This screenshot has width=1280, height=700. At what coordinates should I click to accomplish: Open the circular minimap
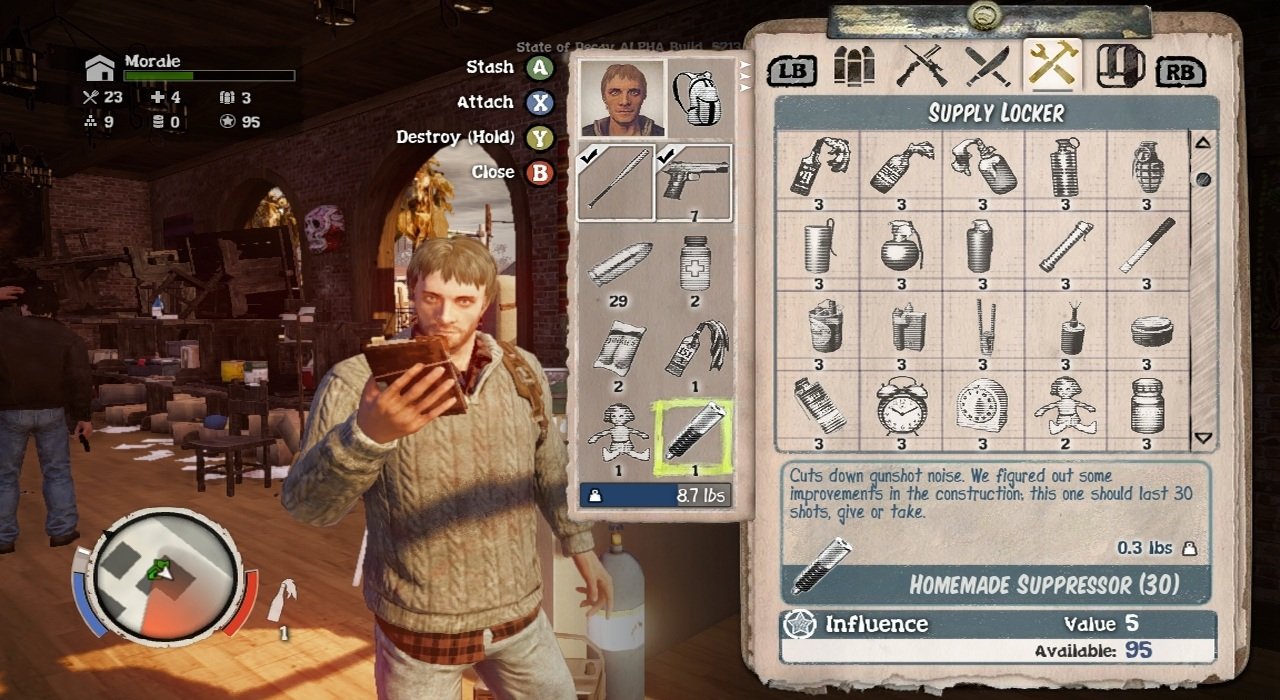[x=163, y=574]
